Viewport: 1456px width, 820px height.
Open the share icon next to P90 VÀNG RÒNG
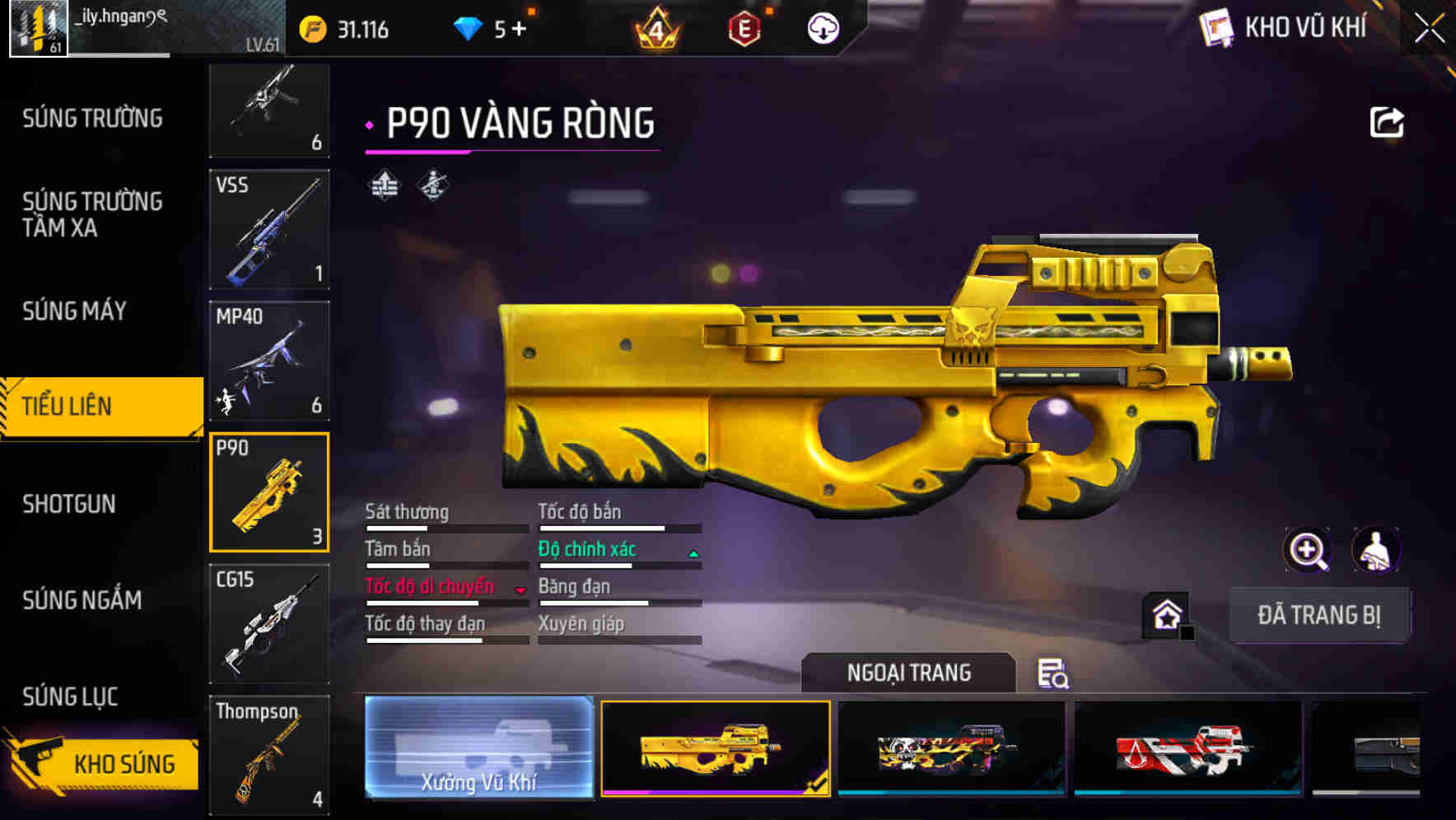point(1388,121)
